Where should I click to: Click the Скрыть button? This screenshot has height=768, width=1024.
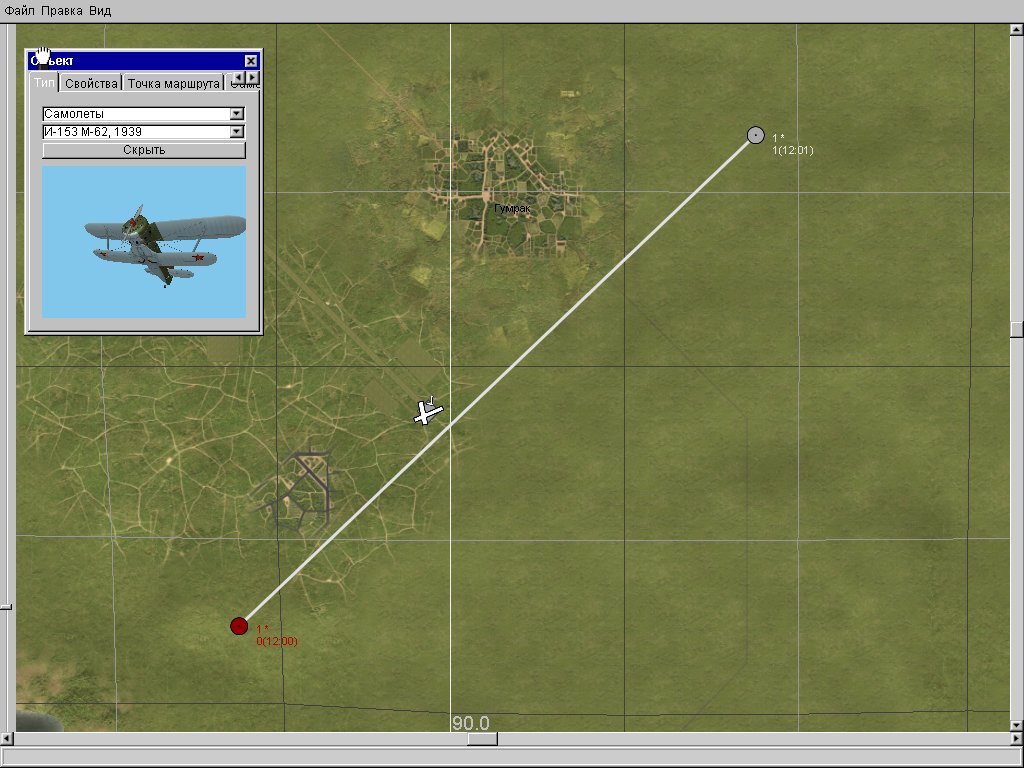144,150
